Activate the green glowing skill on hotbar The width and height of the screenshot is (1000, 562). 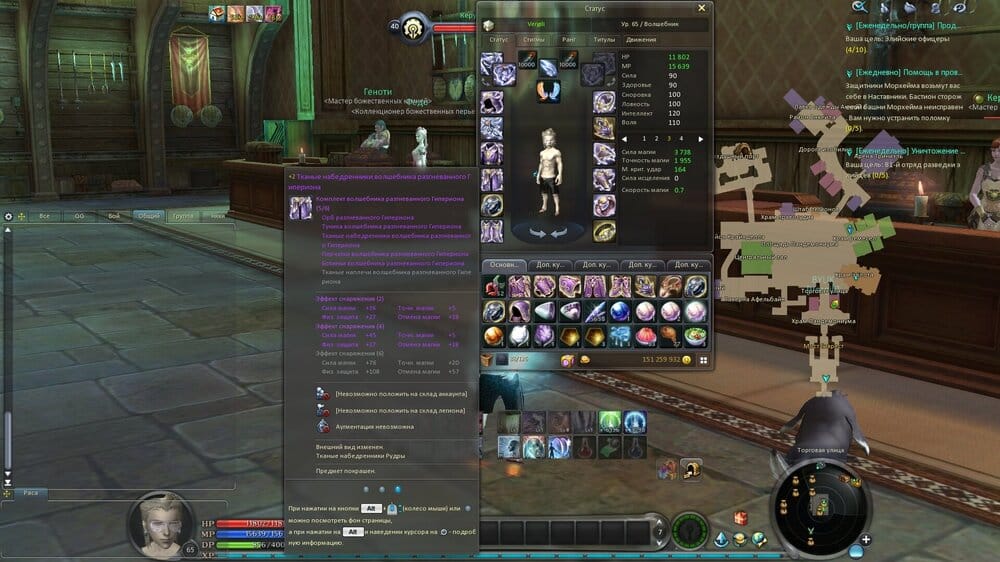pos(610,422)
